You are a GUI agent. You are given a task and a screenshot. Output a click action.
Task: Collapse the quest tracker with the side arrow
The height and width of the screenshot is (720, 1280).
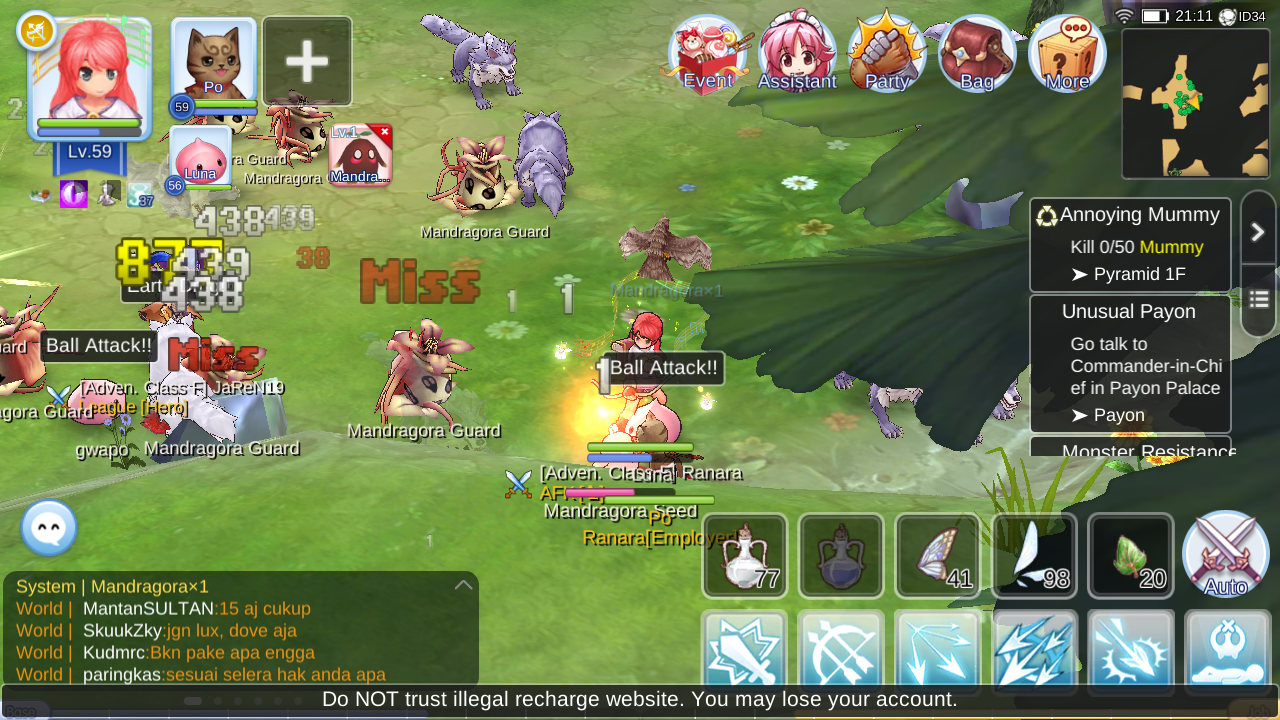tap(1258, 230)
